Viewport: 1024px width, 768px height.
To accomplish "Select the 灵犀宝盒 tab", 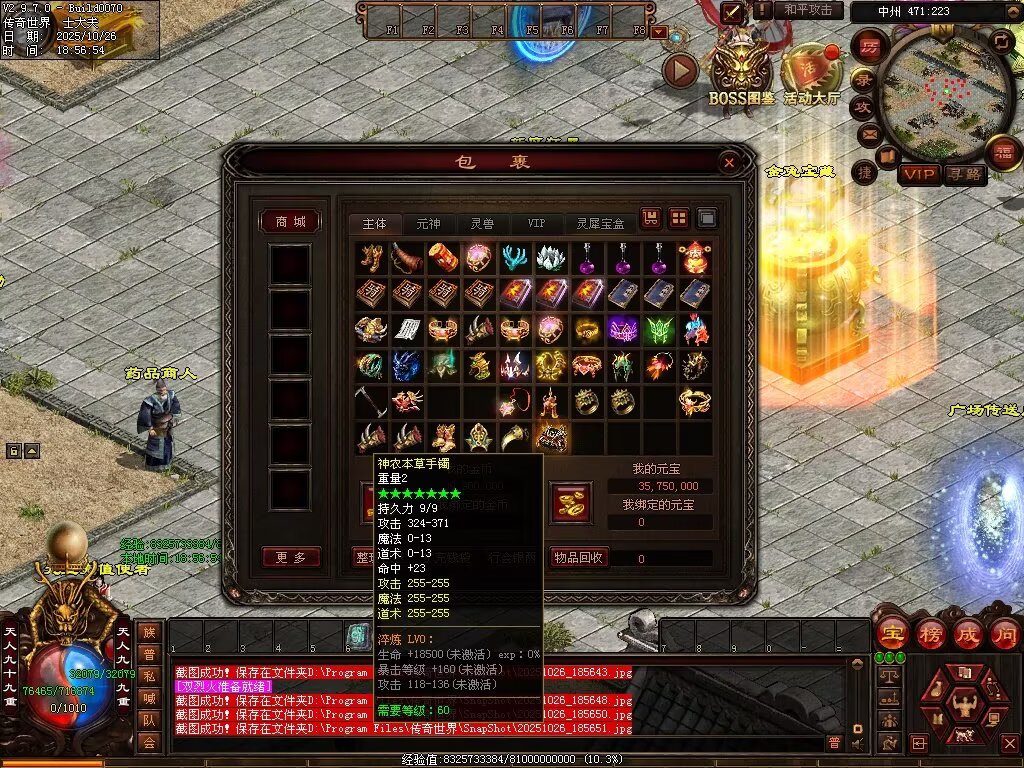I will [600, 224].
